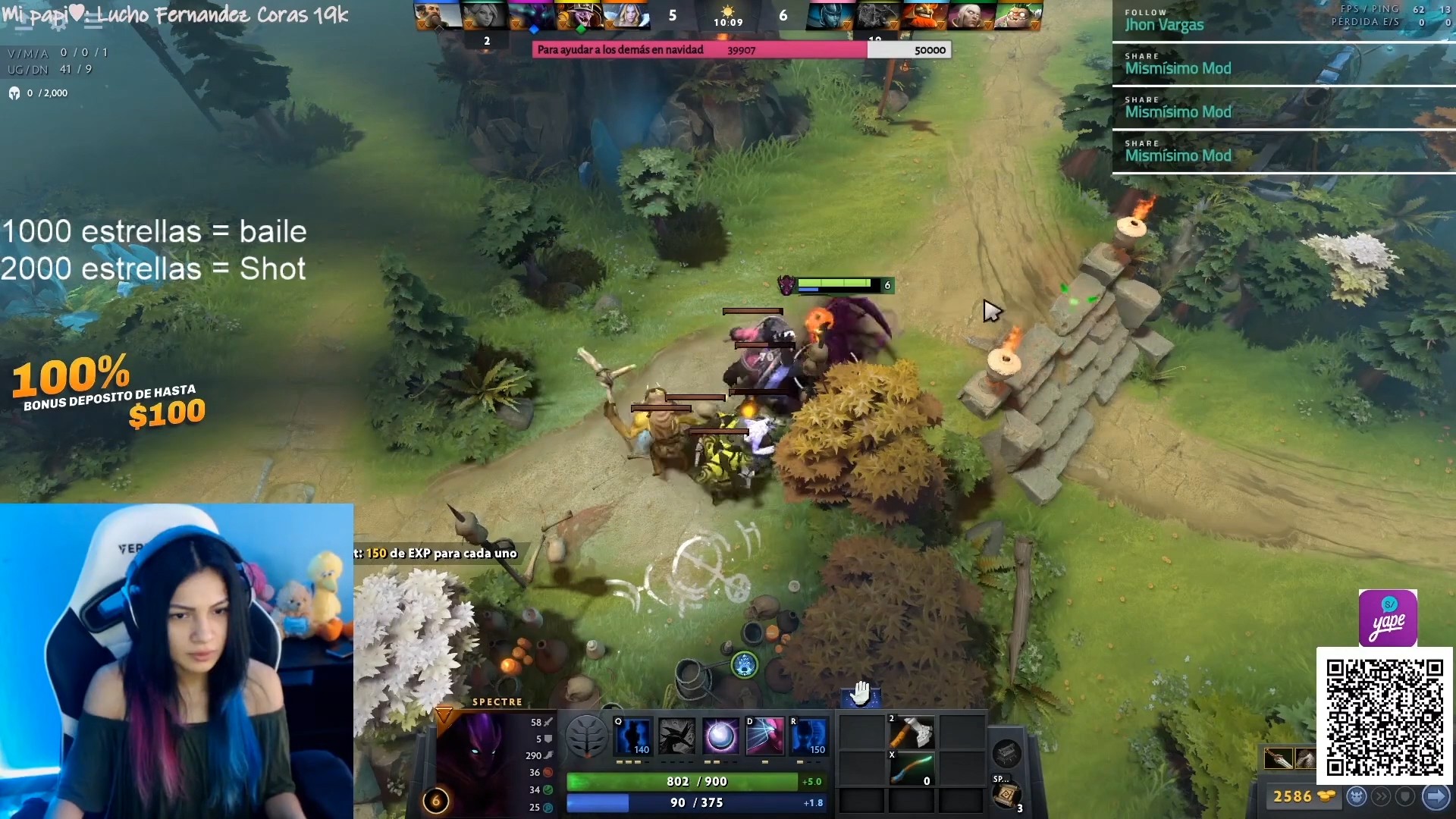Select Pudge portrait in top bar
The width and height of the screenshot is (1456, 819).
[x=1018, y=15]
